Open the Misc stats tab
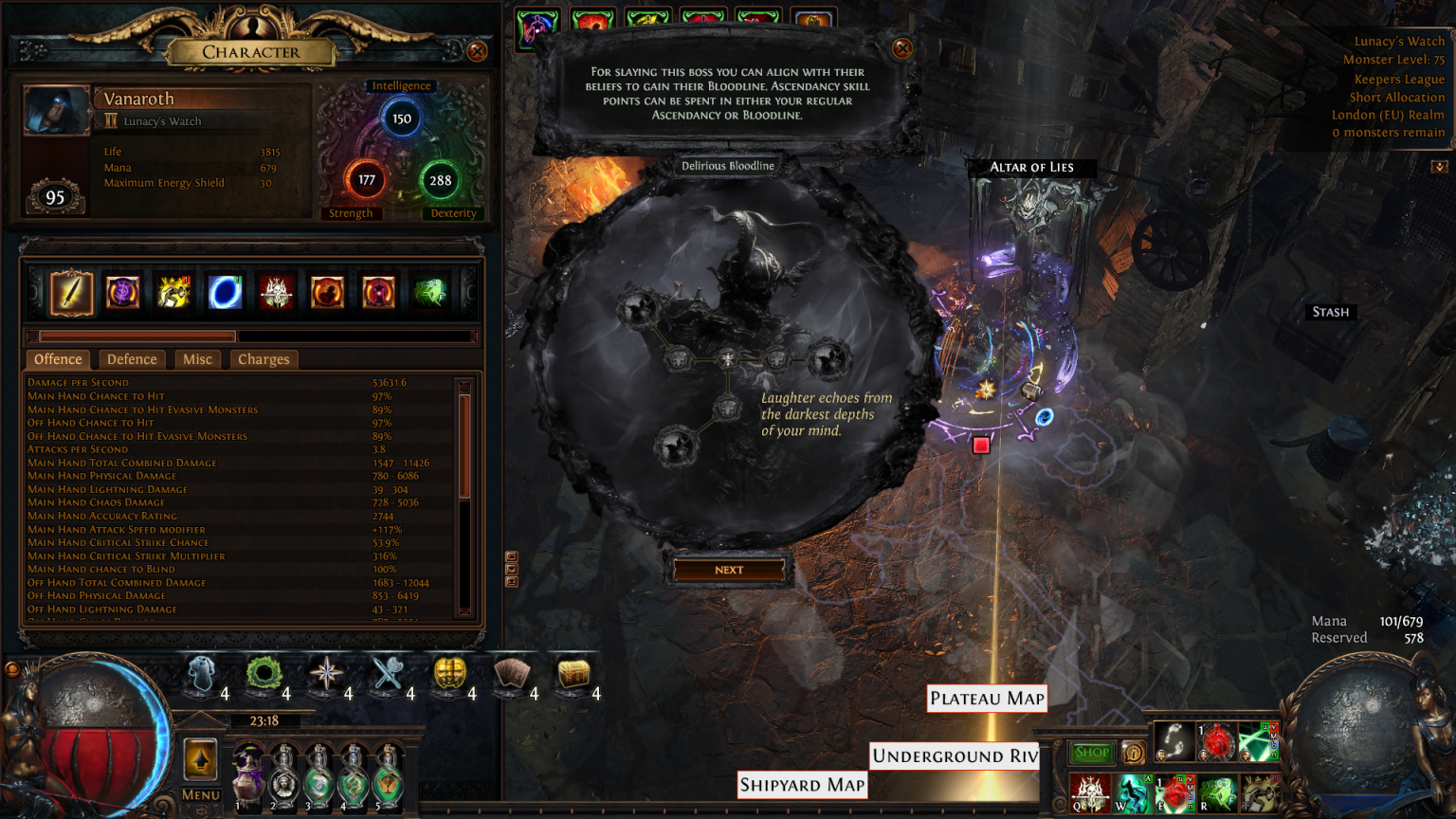Viewport: 1456px width, 819px height. tap(197, 359)
